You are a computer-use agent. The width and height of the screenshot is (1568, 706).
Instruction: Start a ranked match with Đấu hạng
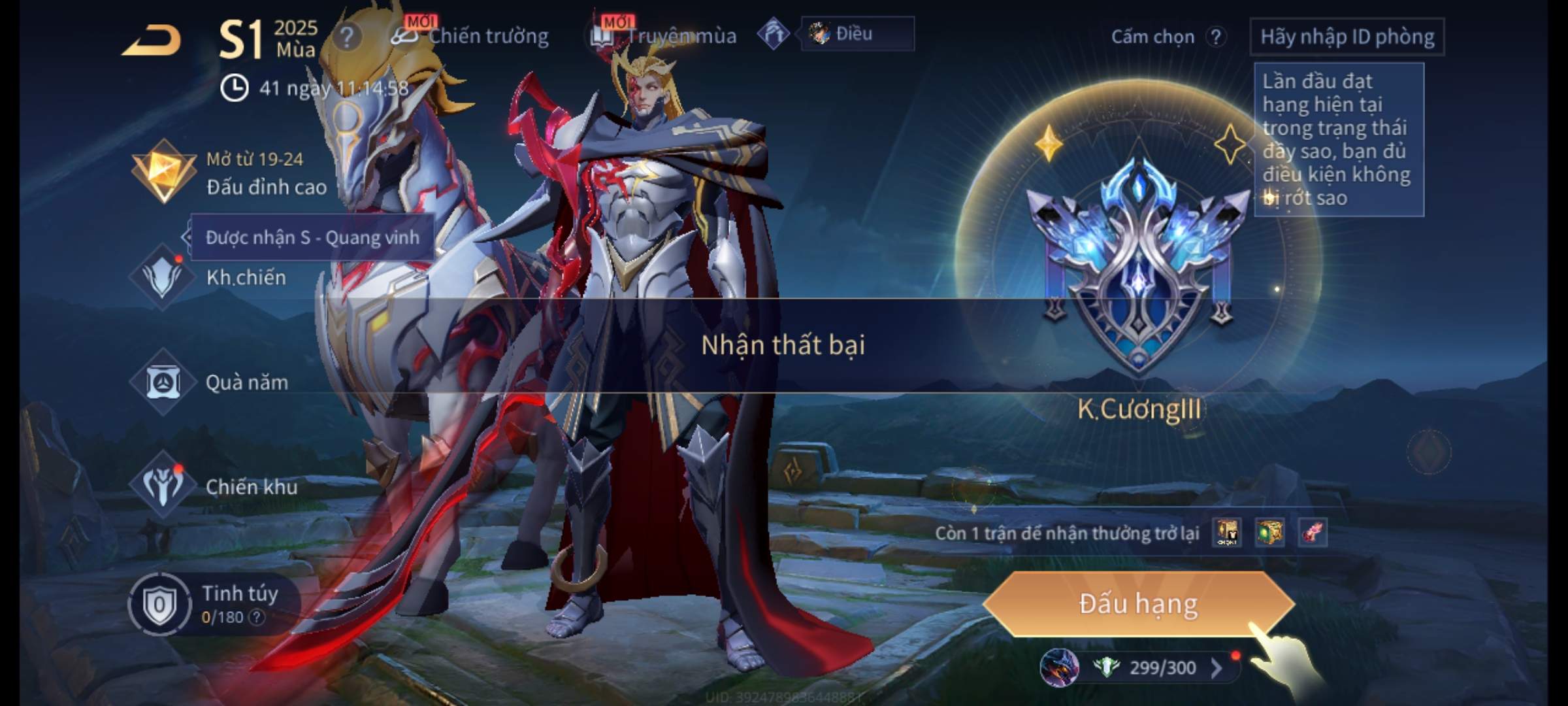[x=1138, y=603]
